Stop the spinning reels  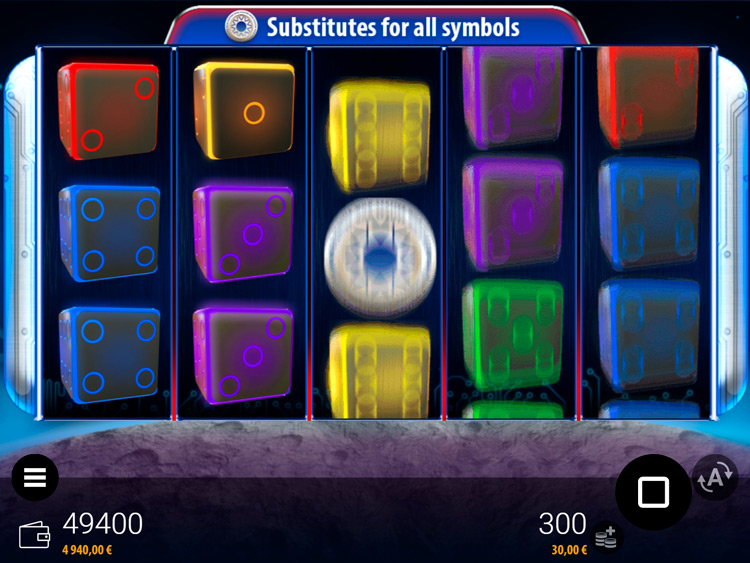point(653,491)
